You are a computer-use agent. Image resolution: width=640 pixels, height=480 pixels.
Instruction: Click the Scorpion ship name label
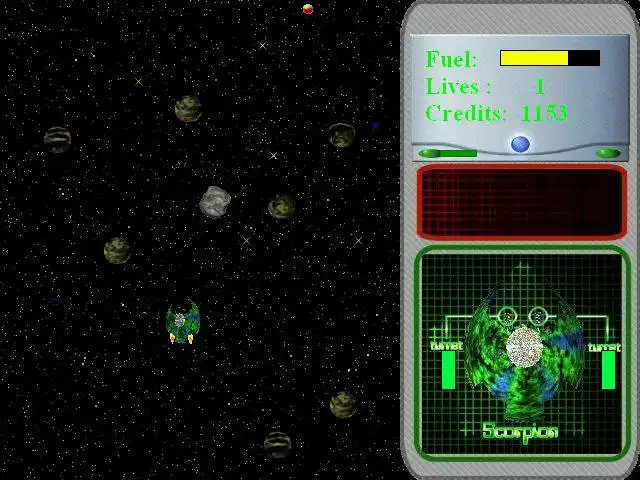click(x=520, y=432)
